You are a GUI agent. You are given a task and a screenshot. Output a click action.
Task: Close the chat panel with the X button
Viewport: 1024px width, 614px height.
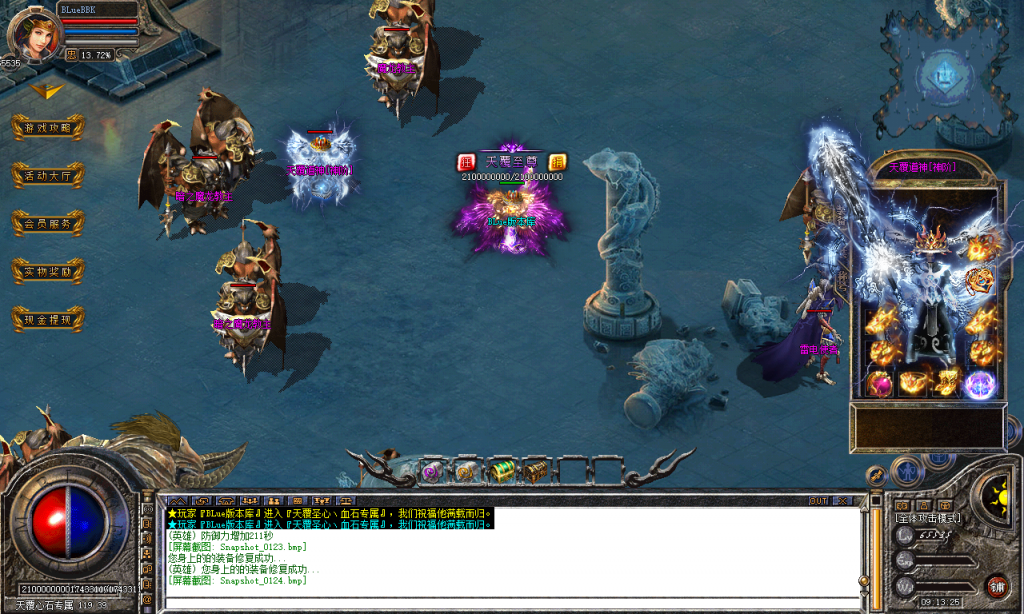tap(844, 500)
